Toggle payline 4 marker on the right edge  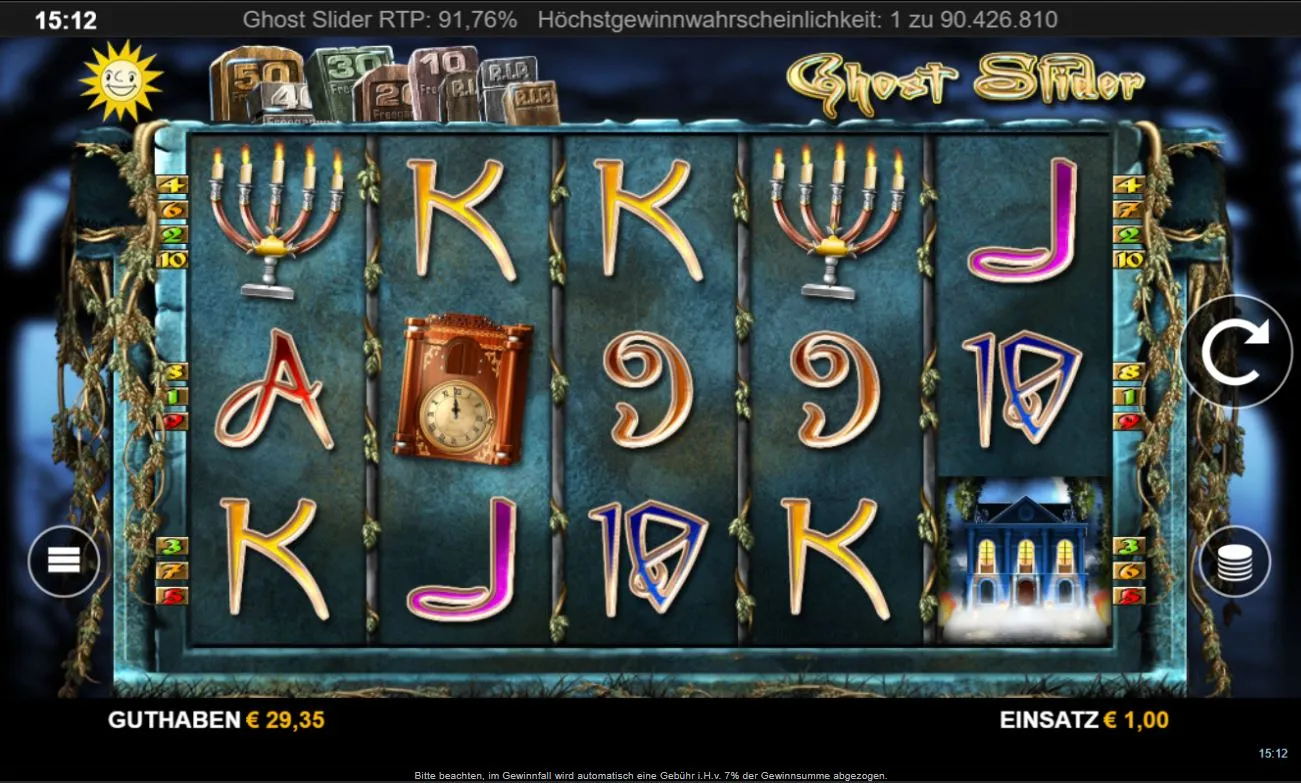point(1129,184)
